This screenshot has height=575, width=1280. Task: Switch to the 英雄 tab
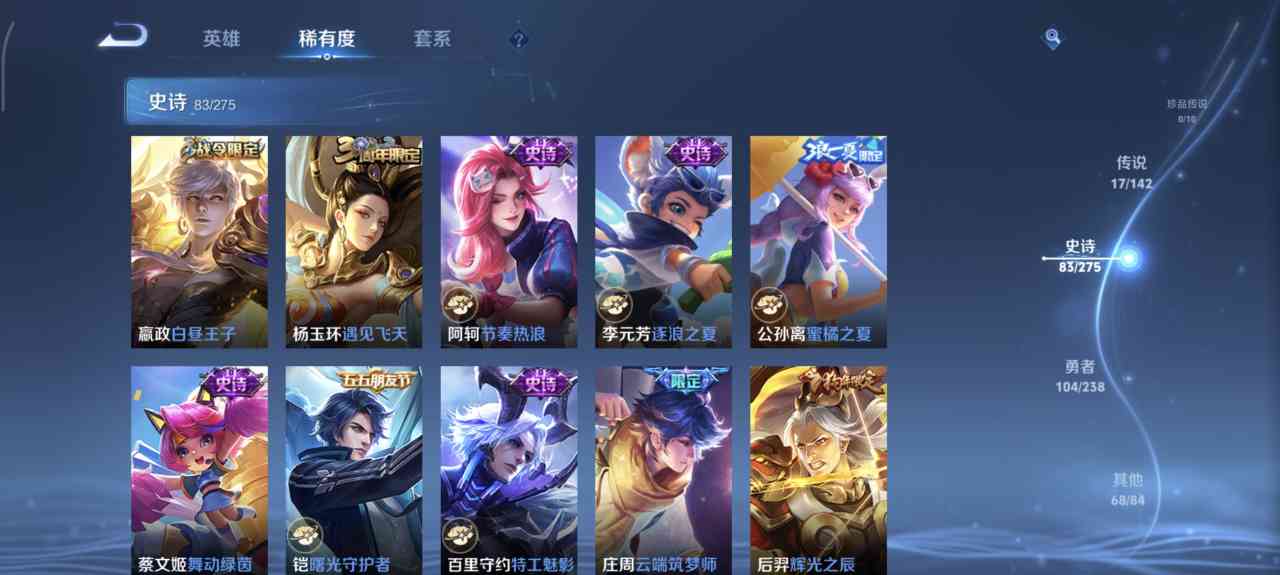pos(221,39)
